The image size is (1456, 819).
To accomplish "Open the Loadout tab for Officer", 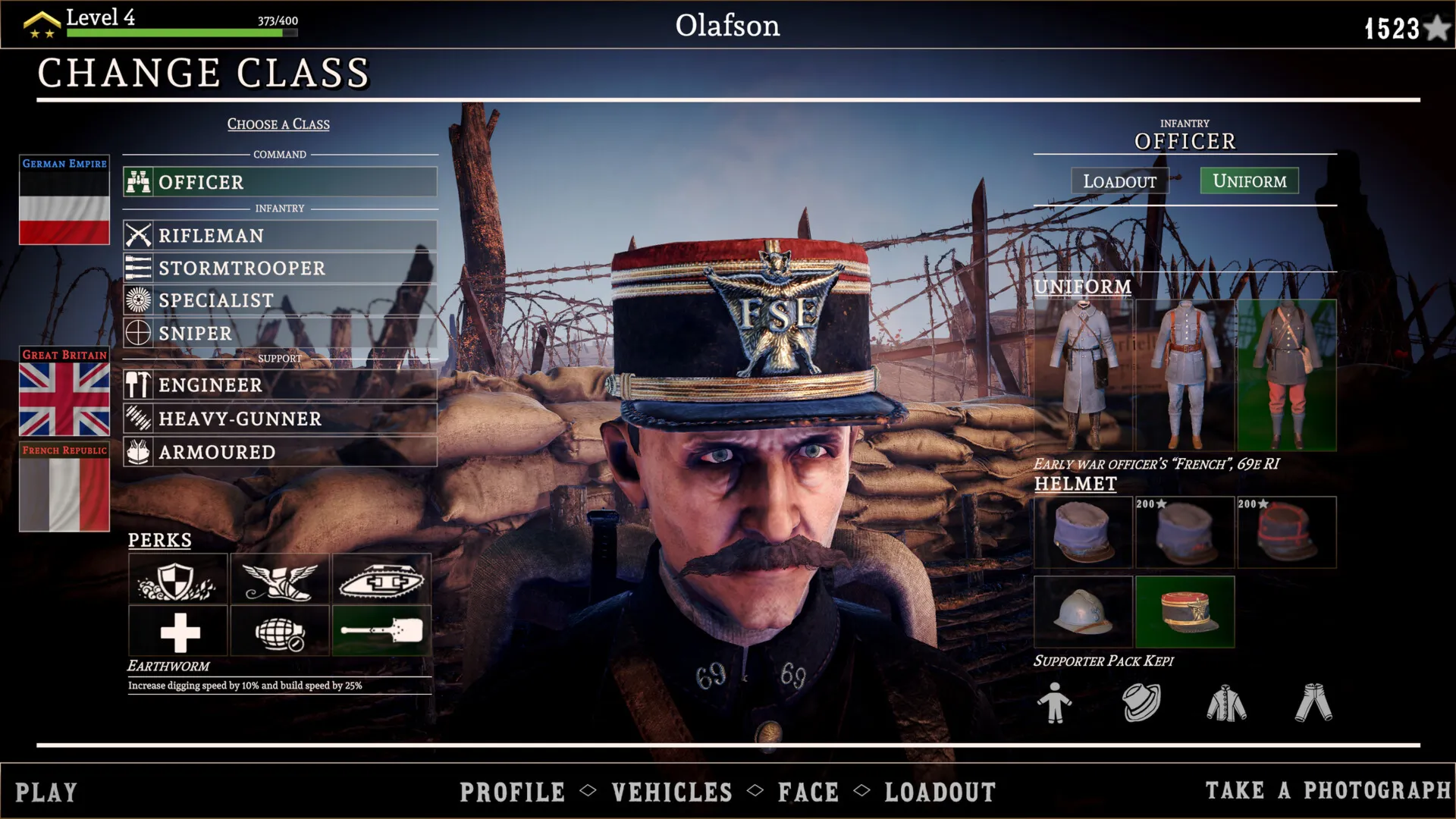I will (x=1119, y=181).
